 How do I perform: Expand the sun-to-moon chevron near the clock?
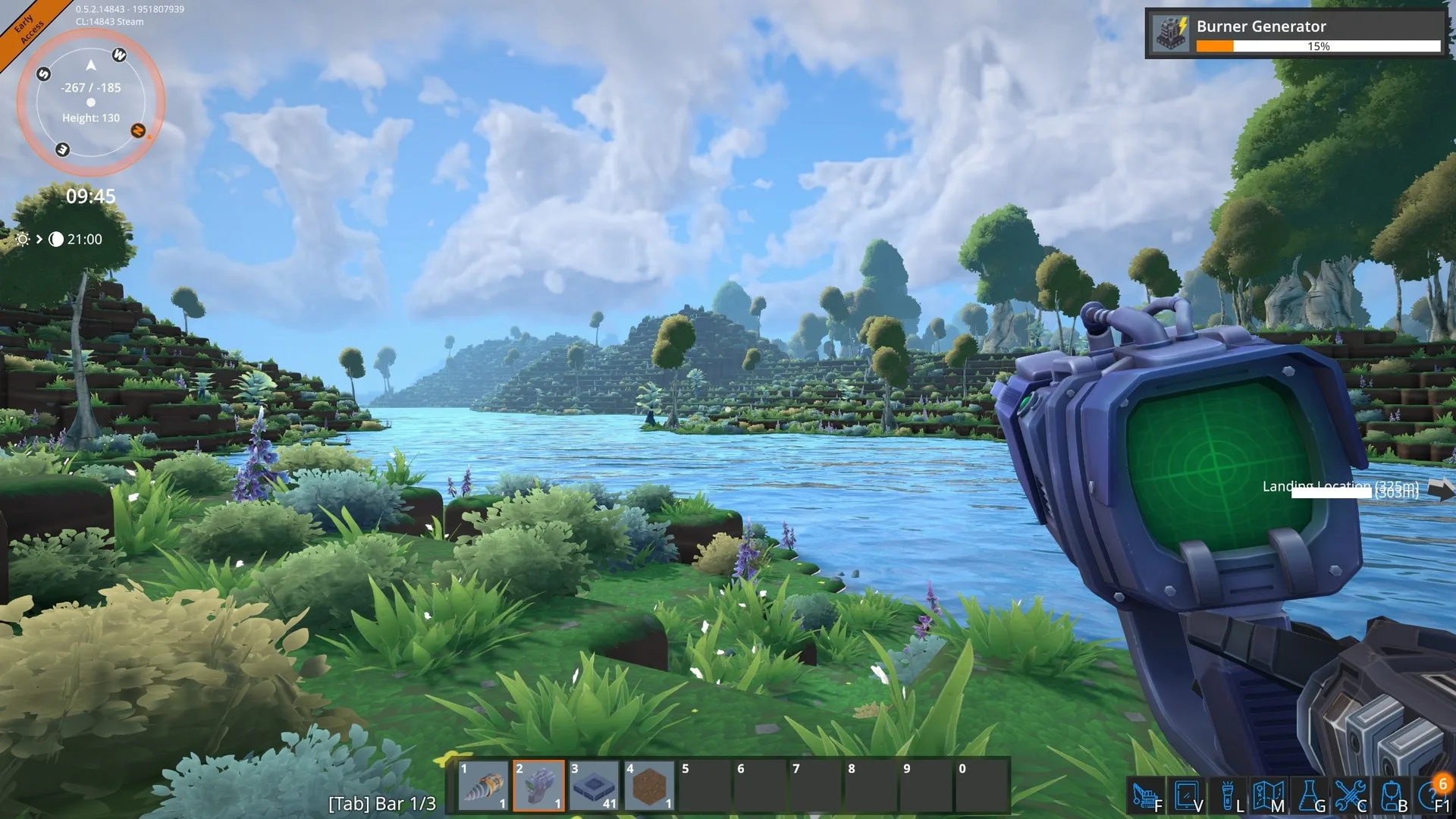point(39,240)
